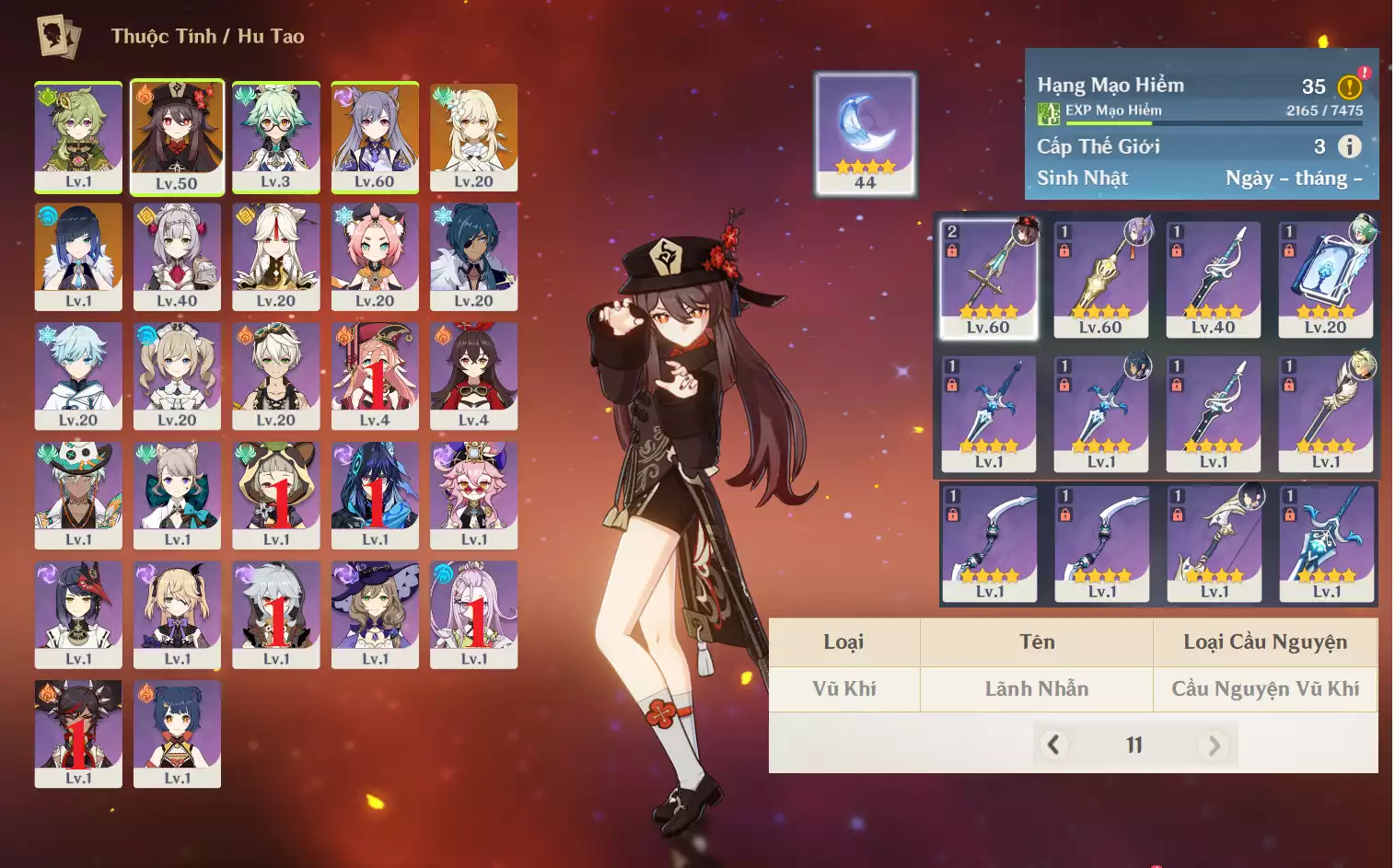Screen dimensions: 1395x868
Task: Choose the Barbara Lv.20 character card
Action: 177,376
